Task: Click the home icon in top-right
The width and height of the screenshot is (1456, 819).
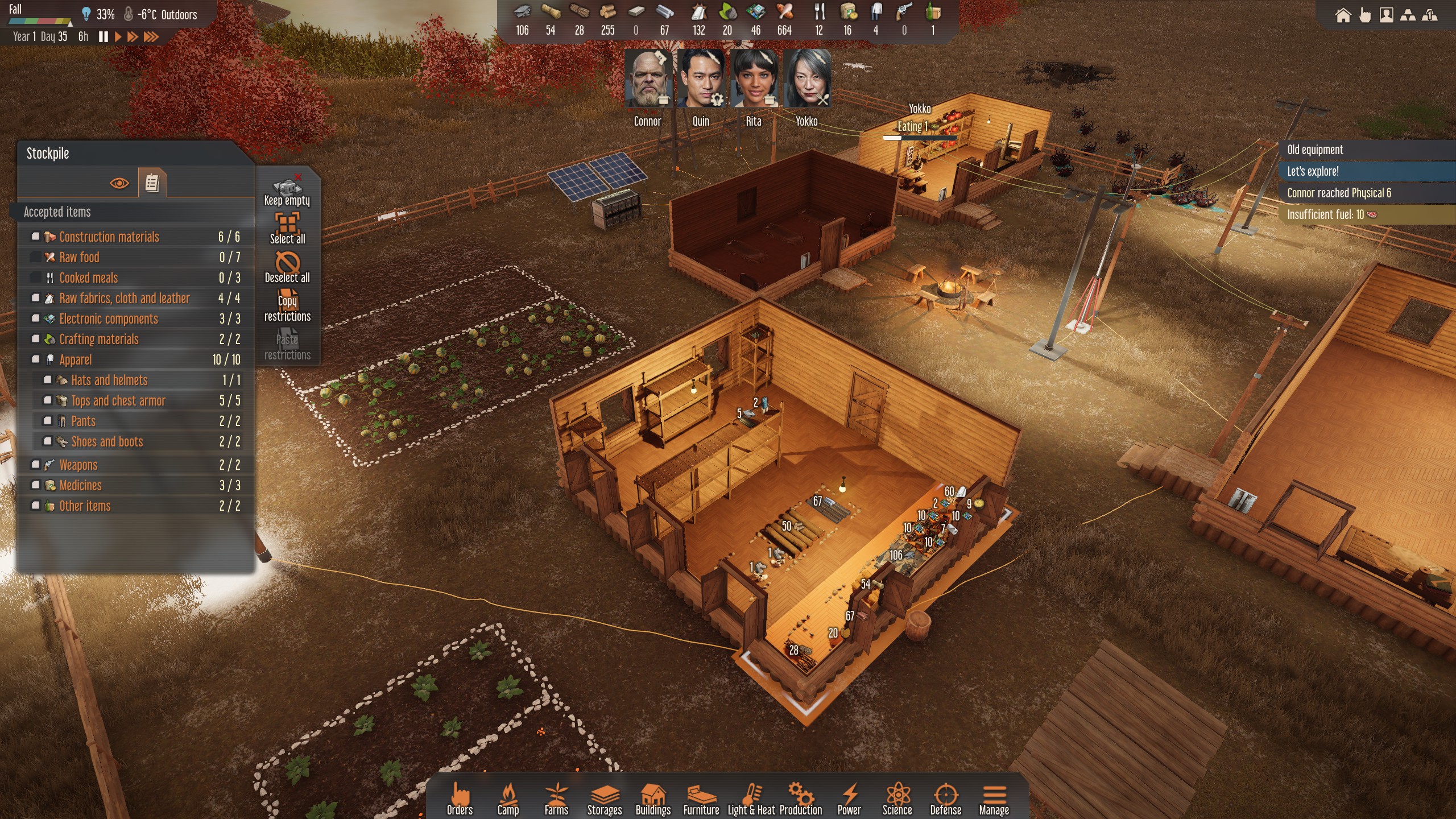Action: click(1343, 15)
